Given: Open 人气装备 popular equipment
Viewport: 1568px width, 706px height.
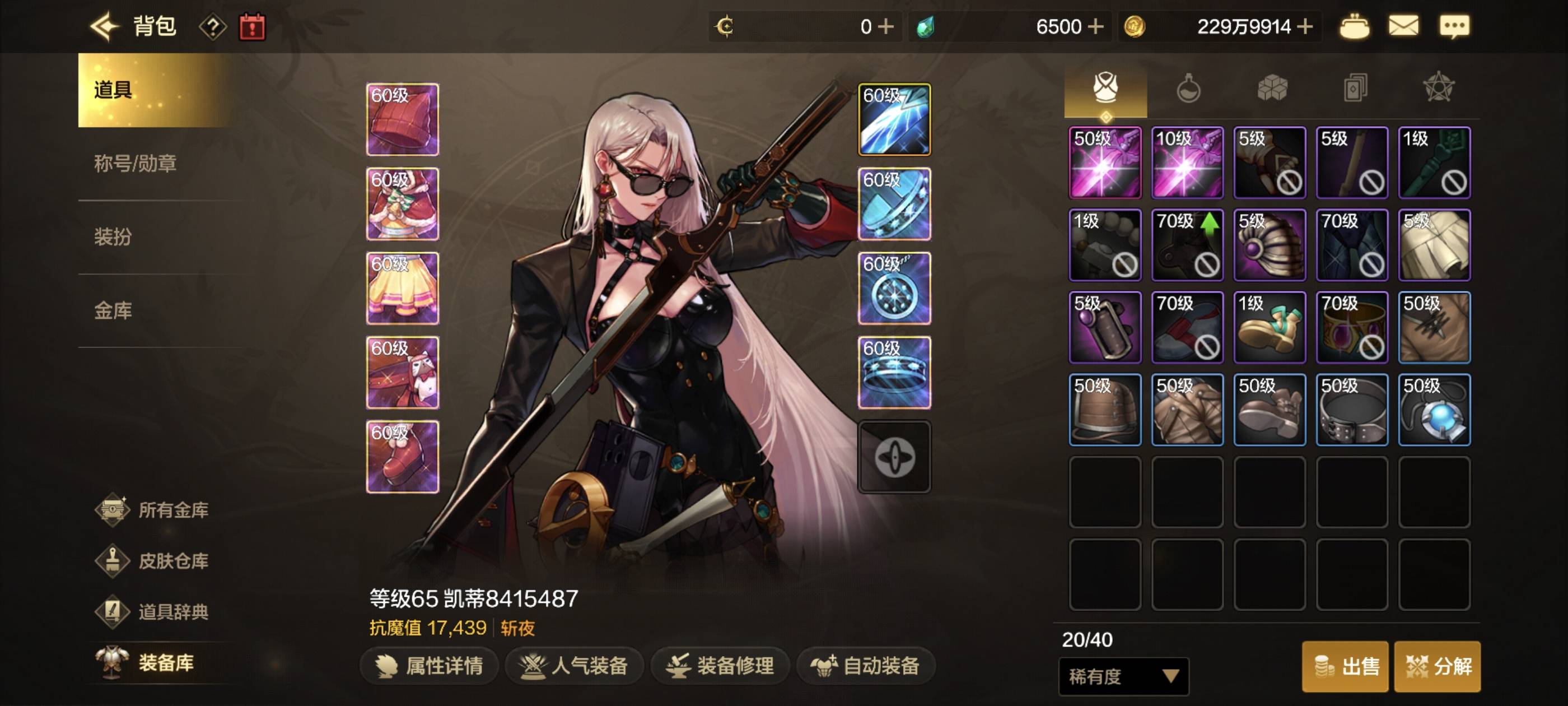Looking at the screenshot, I should pos(574,665).
